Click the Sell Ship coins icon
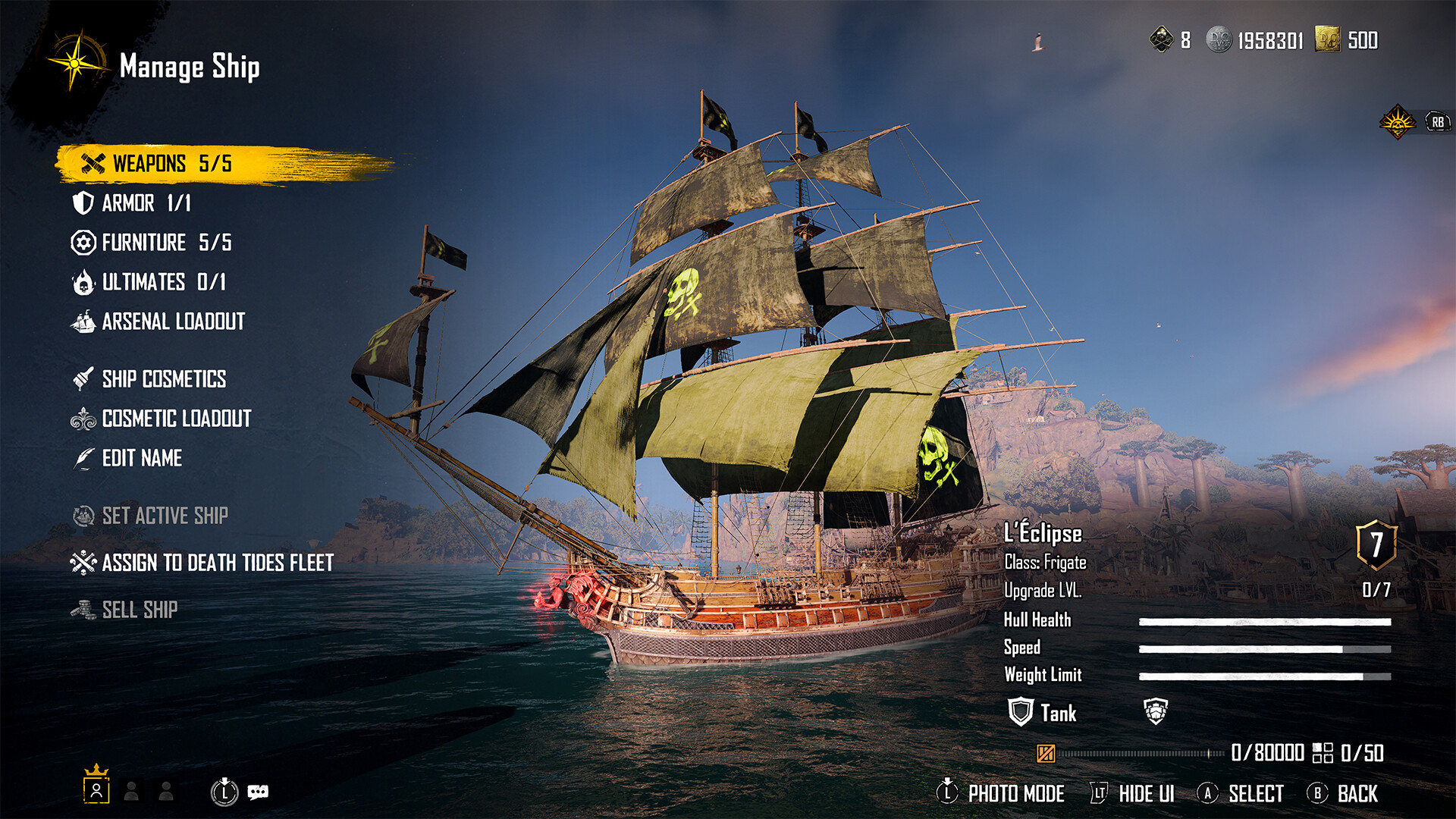The width and height of the screenshot is (1456, 819). click(83, 609)
